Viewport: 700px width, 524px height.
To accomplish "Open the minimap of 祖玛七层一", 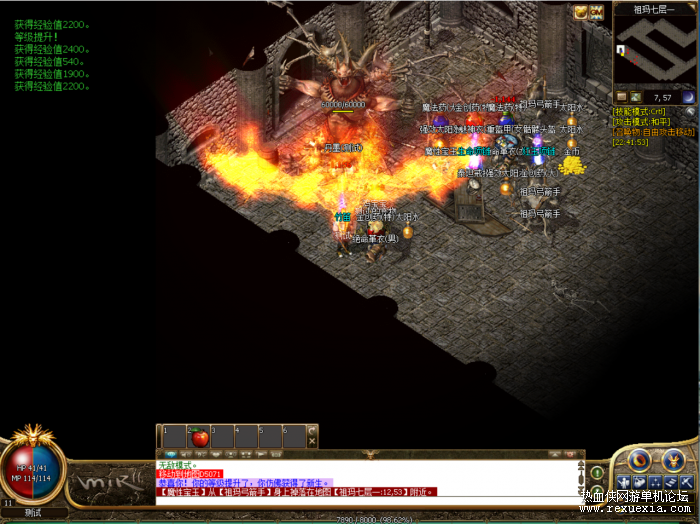I will click(x=654, y=51).
